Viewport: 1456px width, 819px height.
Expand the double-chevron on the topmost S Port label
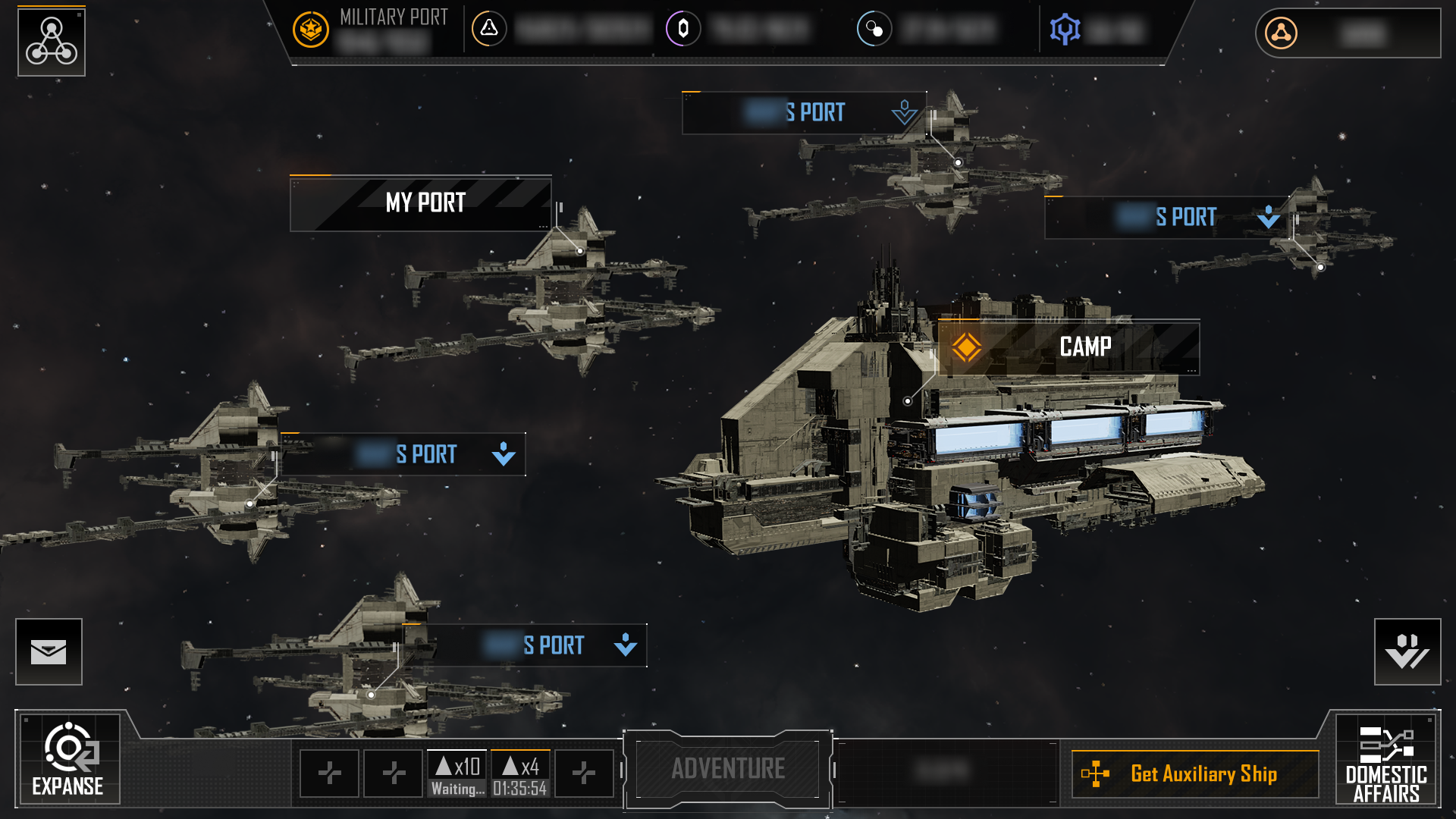[903, 112]
